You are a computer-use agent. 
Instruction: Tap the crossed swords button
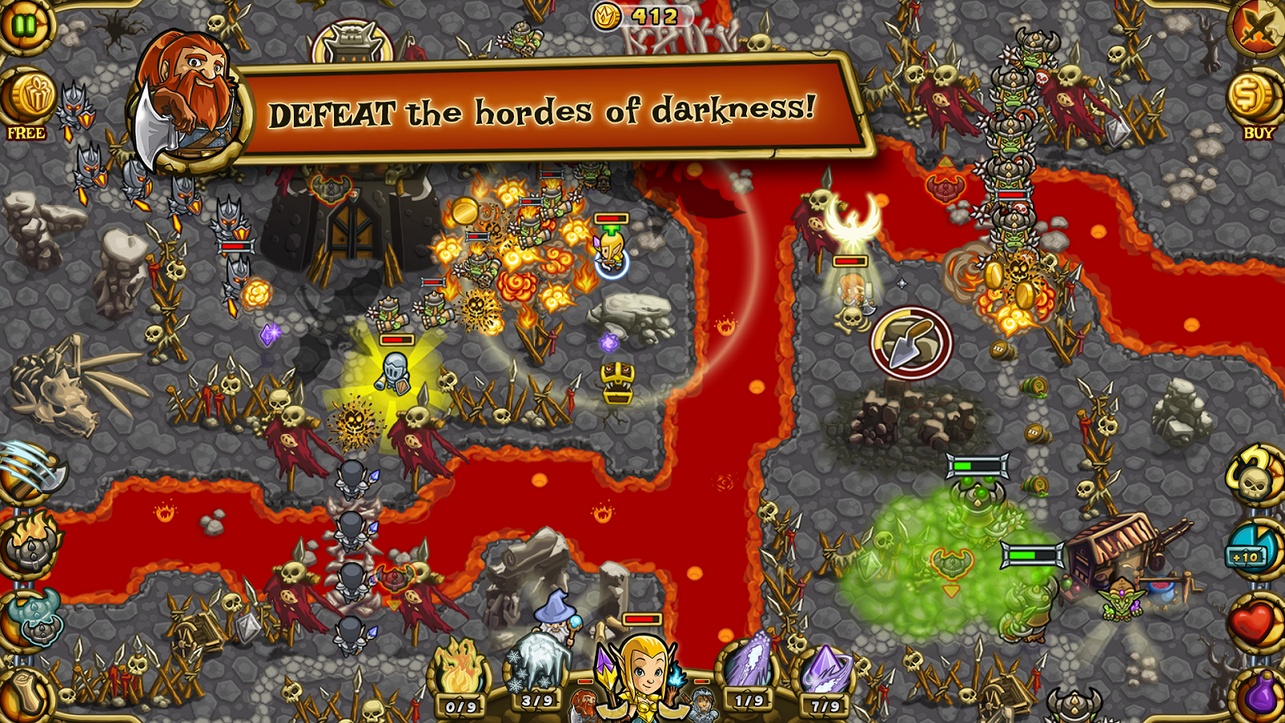pos(1259,24)
